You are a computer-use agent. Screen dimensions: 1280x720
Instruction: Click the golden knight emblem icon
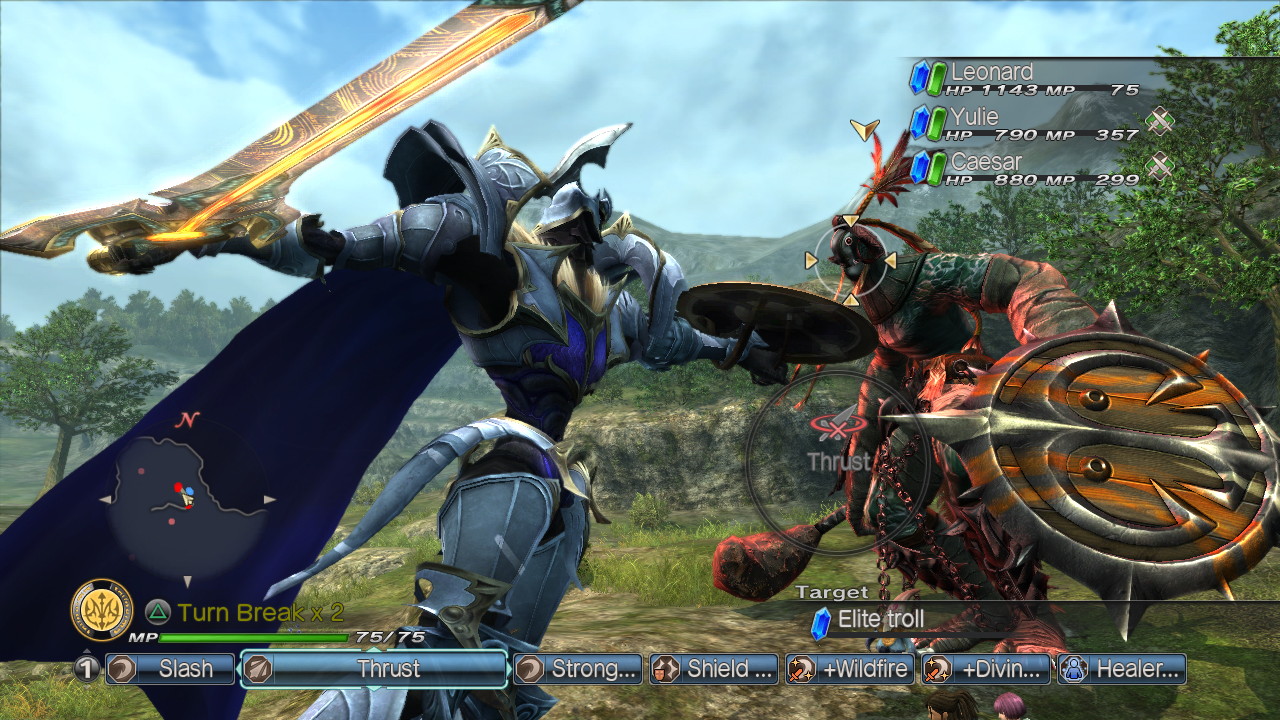pos(102,610)
